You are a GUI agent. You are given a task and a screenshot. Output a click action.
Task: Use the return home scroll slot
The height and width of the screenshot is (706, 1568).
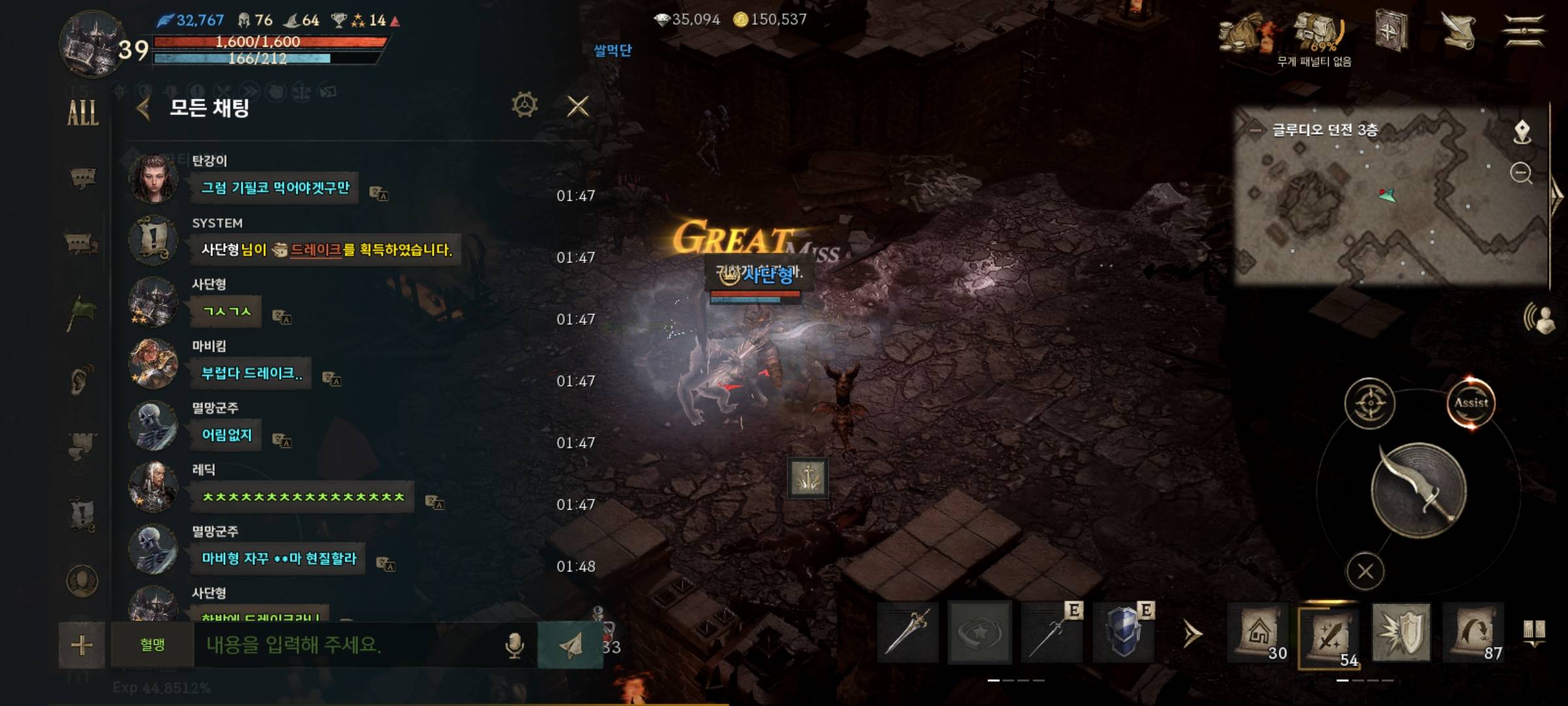click(x=1258, y=633)
